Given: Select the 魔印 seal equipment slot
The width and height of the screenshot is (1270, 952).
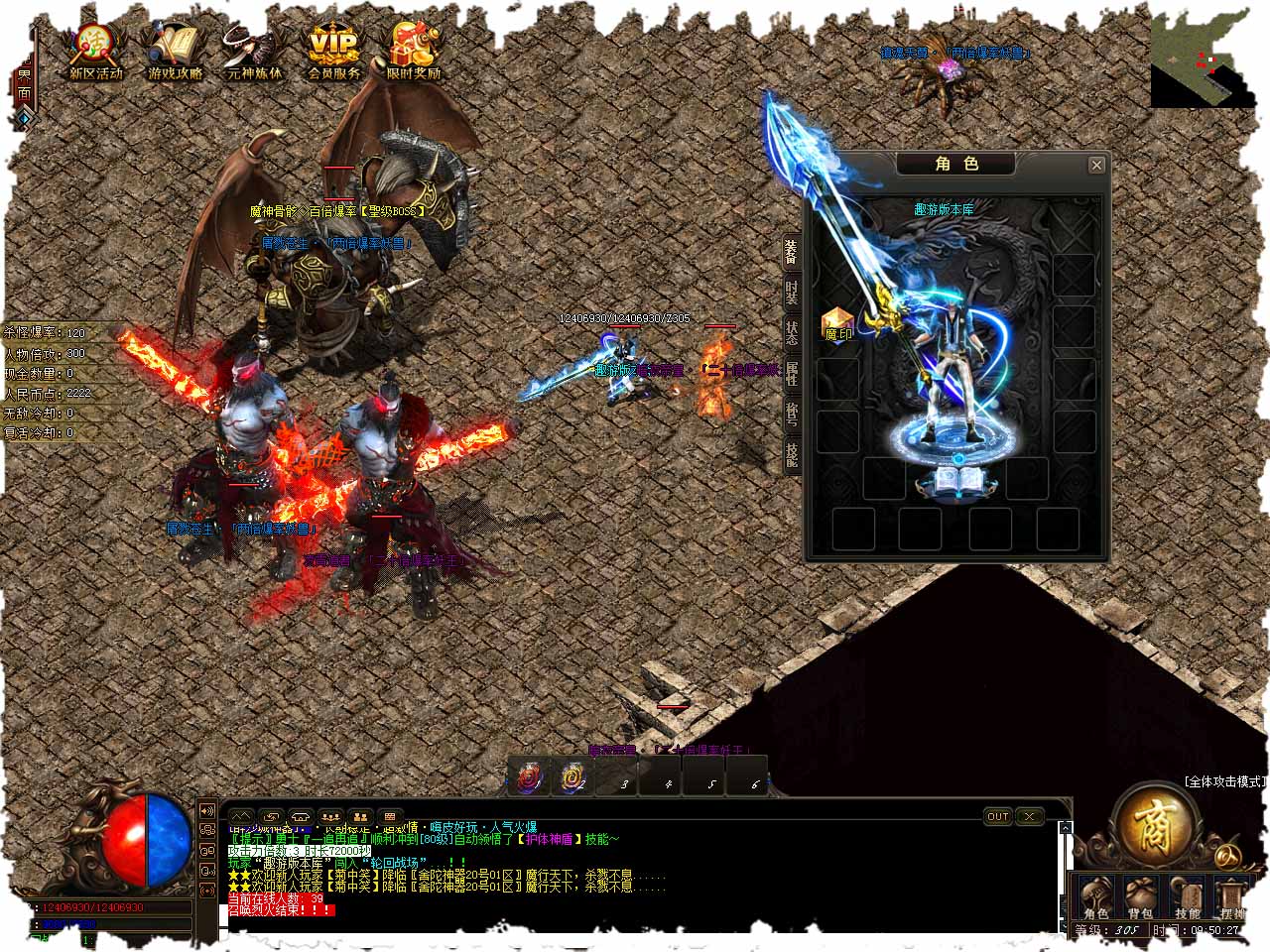Looking at the screenshot, I should pos(838,324).
